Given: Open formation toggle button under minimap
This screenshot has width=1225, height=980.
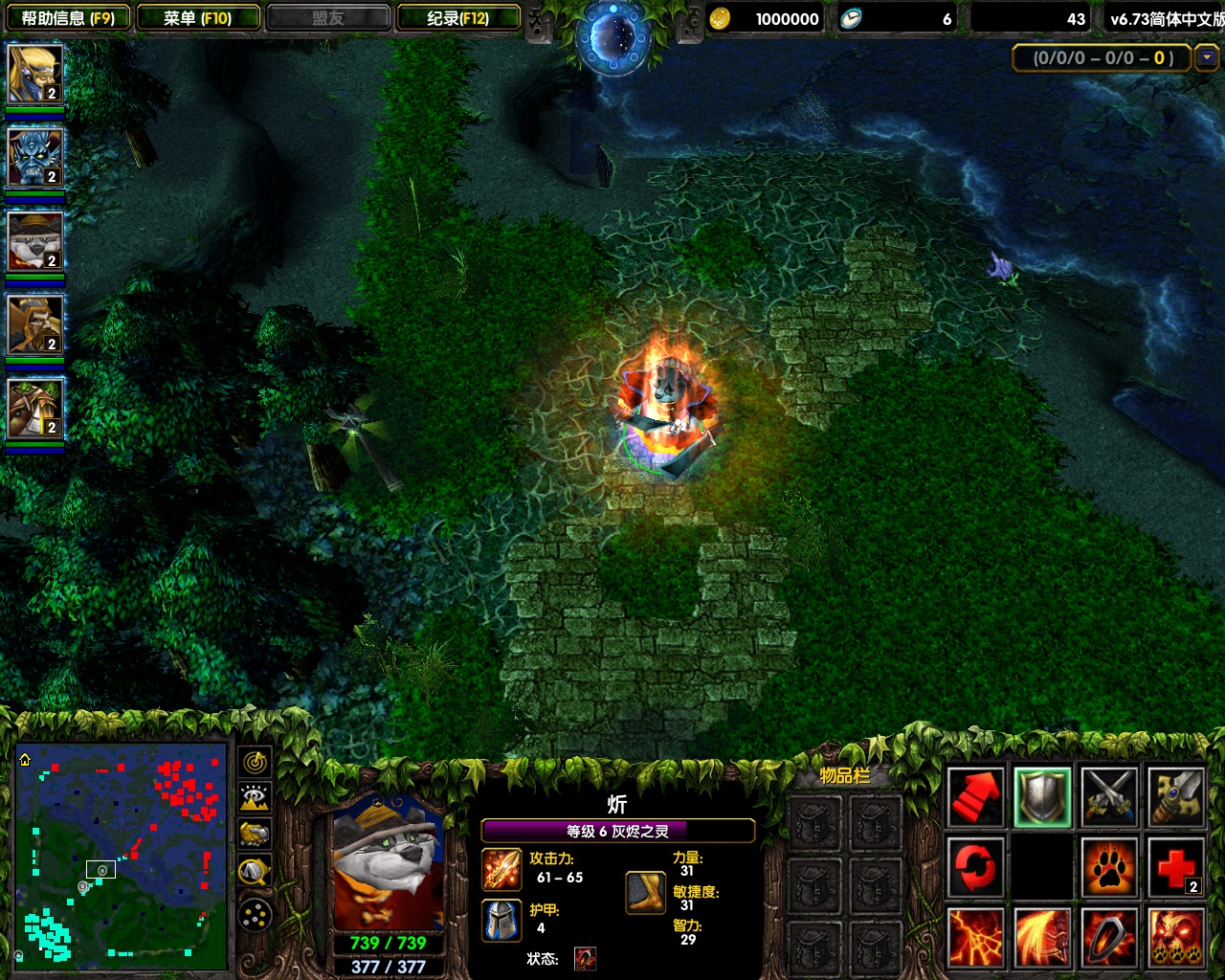Looking at the screenshot, I should (255, 916).
